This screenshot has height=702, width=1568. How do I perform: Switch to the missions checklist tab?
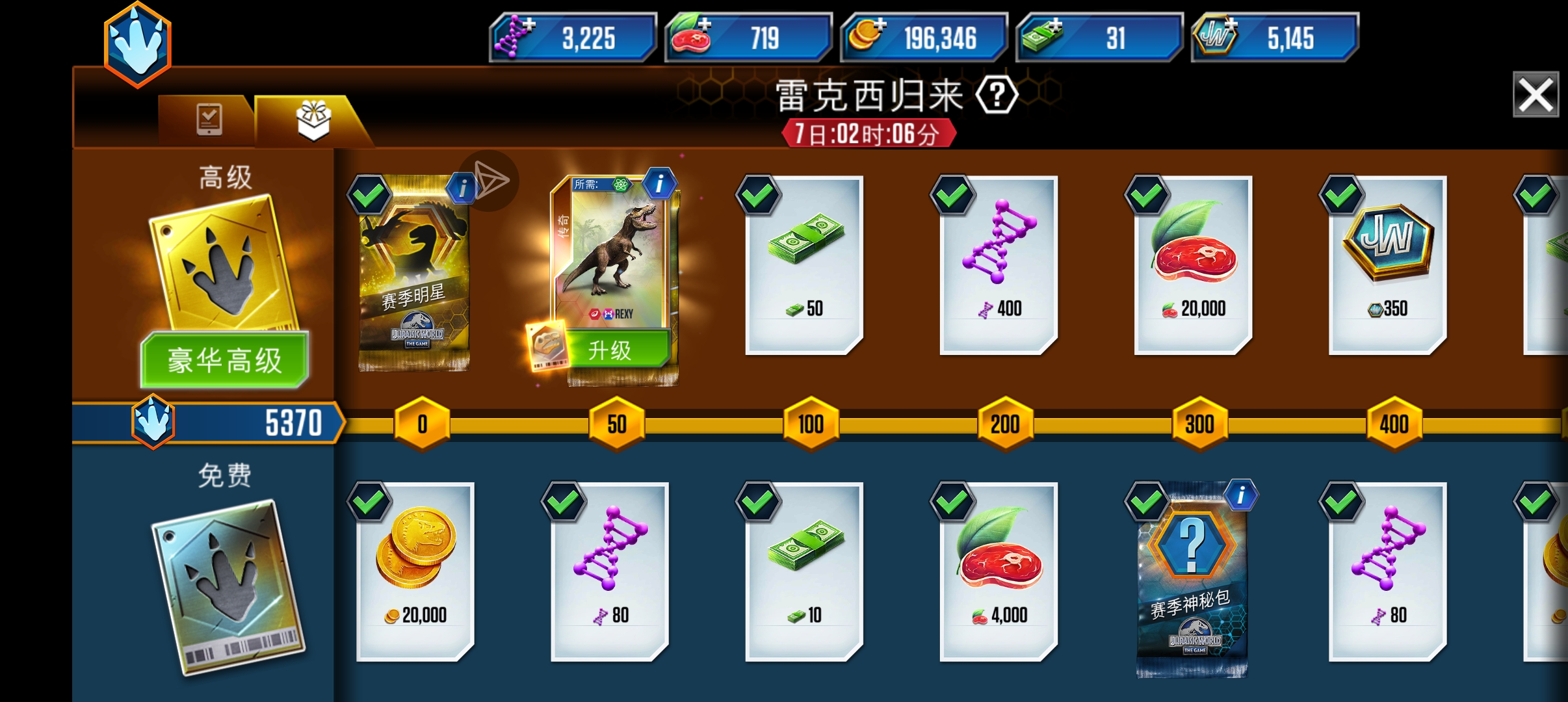coord(208,120)
